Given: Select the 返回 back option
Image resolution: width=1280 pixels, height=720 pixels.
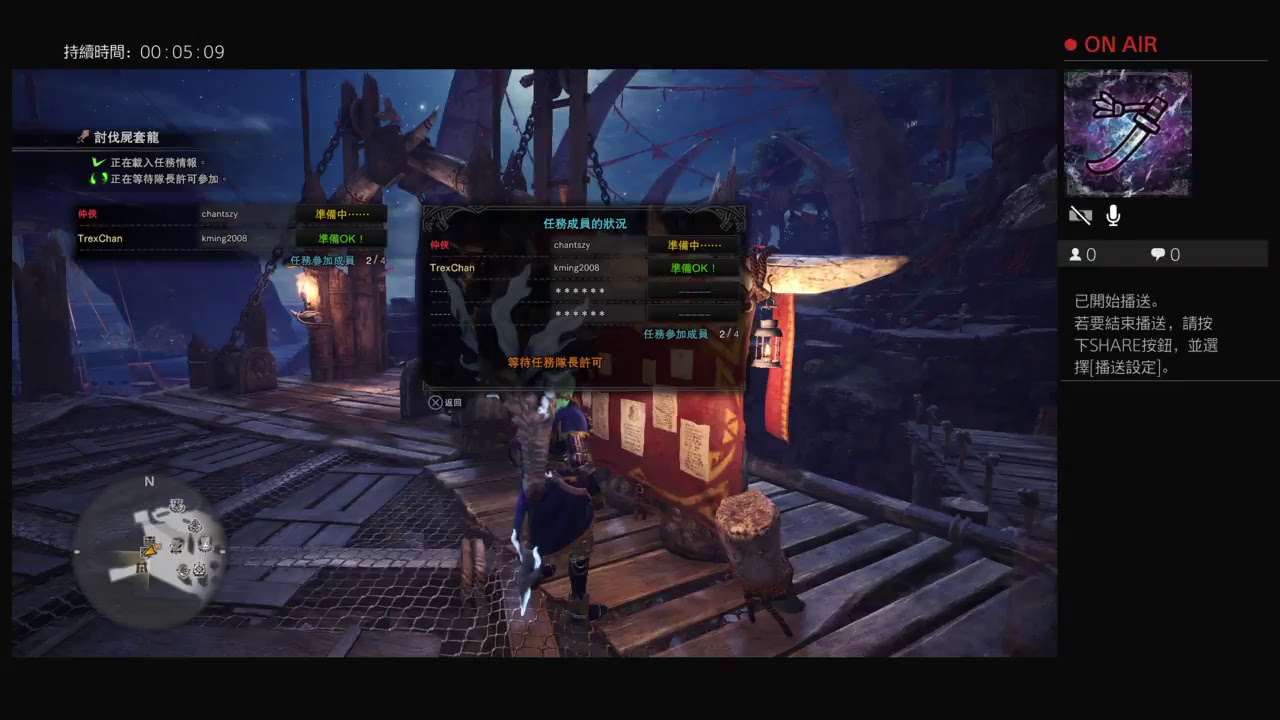Looking at the screenshot, I should [x=446, y=402].
